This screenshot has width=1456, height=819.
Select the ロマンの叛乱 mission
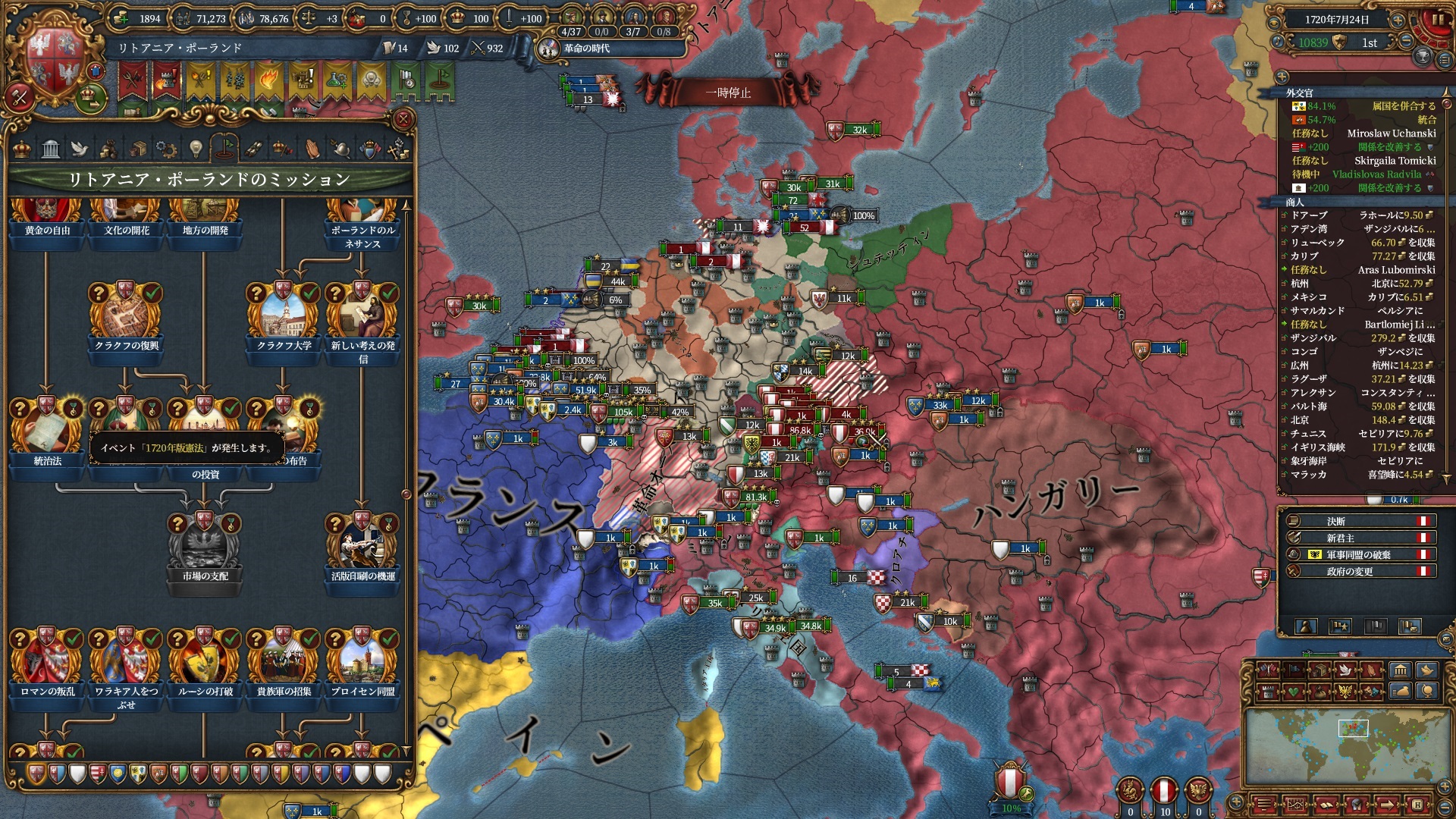pyautogui.click(x=47, y=660)
